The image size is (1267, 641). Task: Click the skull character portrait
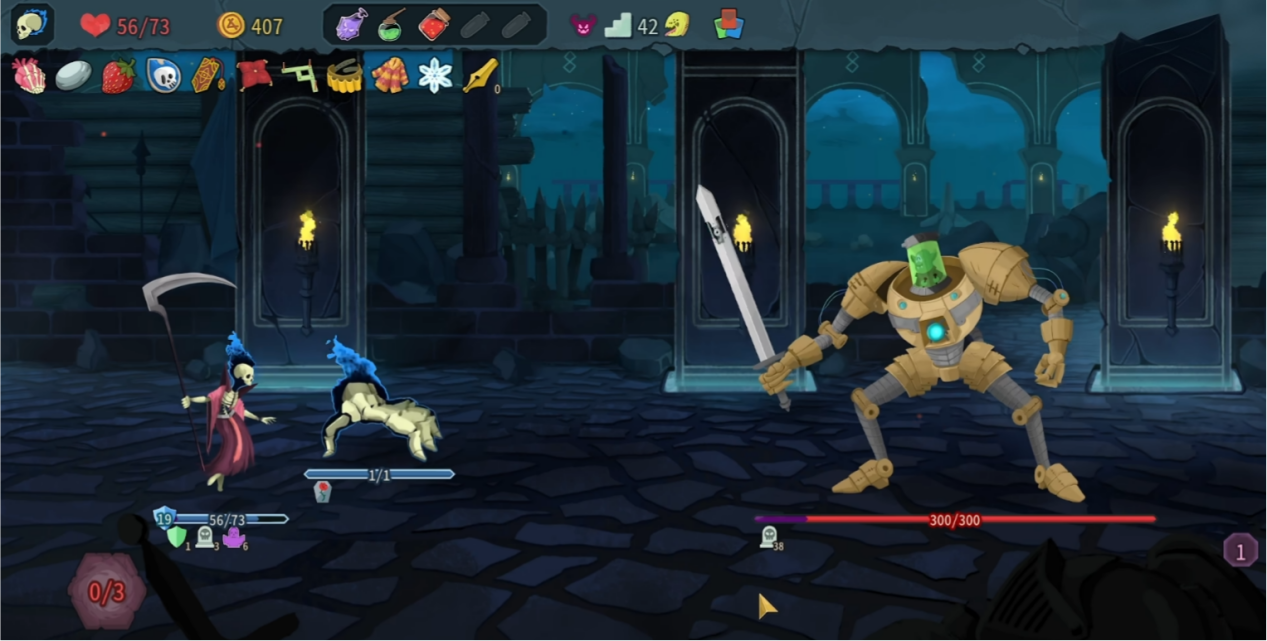click(31, 25)
